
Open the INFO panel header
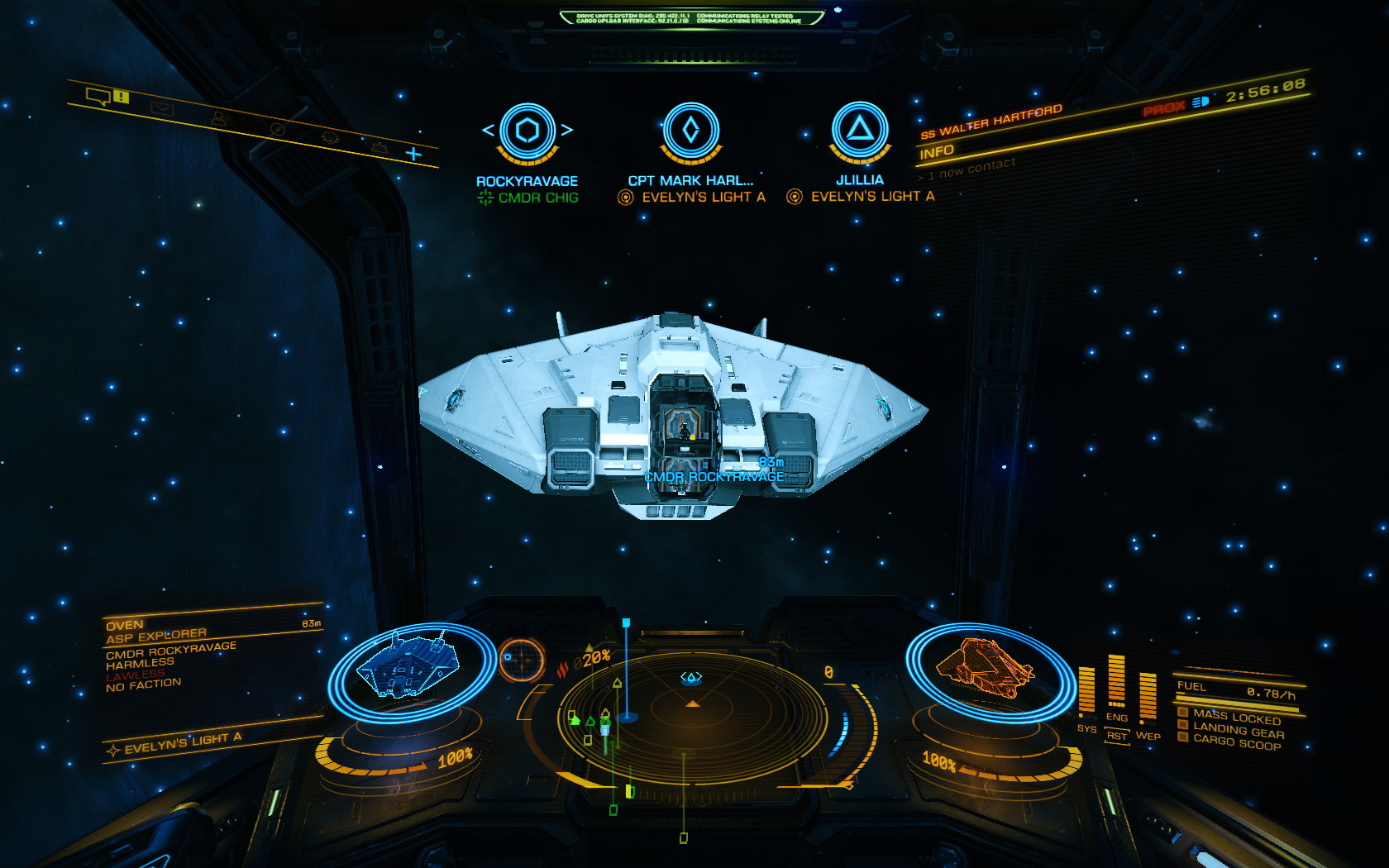(x=937, y=152)
